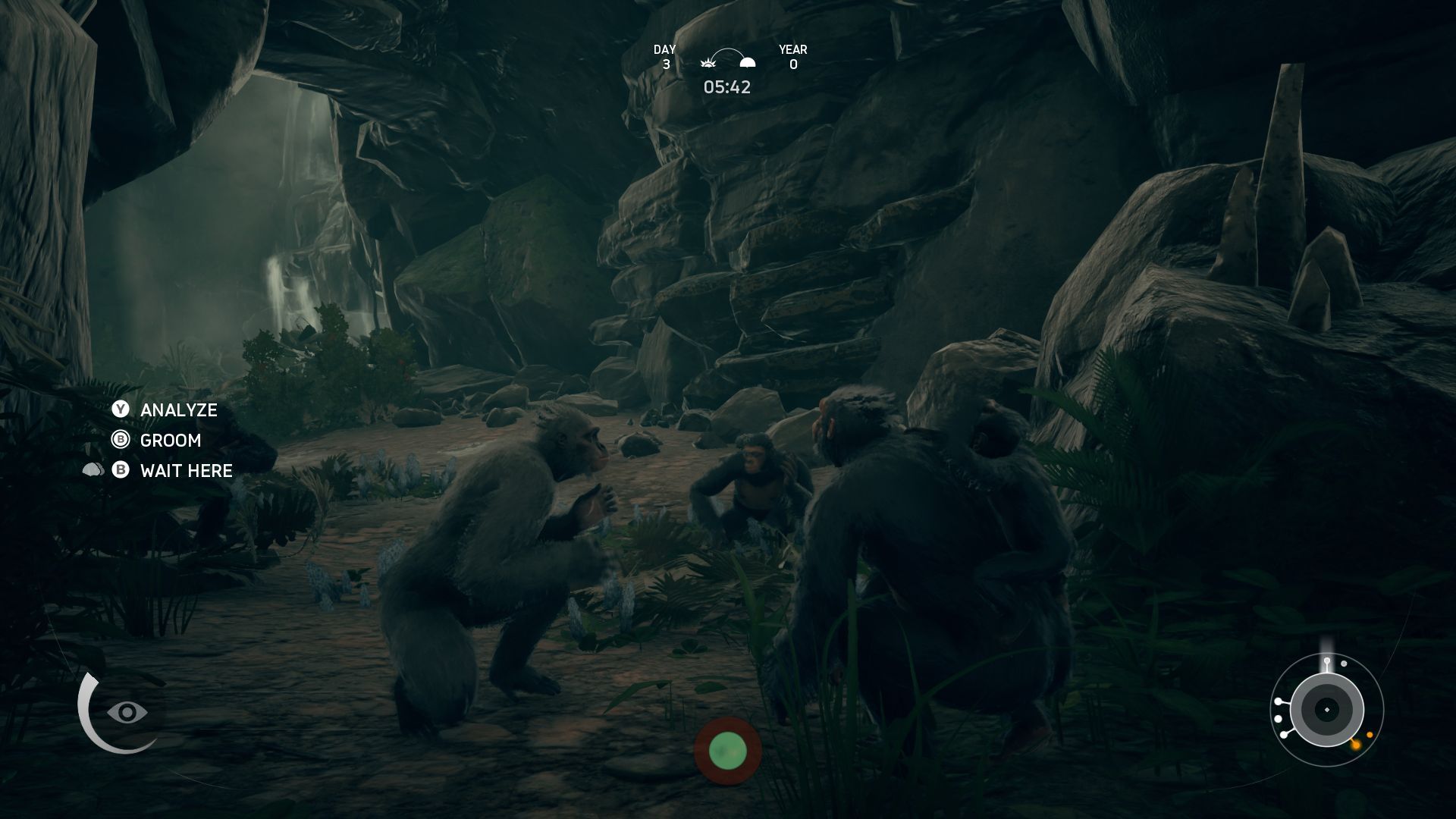This screenshot has height=819, width=1456.
Task: Choose the Analyze action
Action: [178, 410]
